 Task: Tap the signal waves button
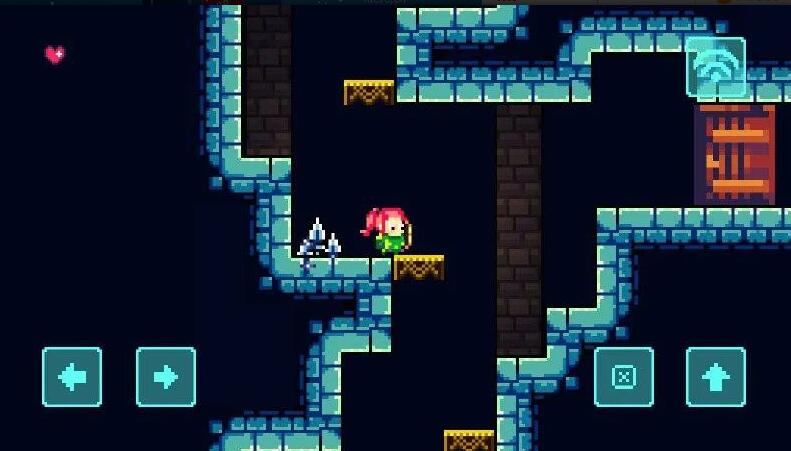coord(716,67)
